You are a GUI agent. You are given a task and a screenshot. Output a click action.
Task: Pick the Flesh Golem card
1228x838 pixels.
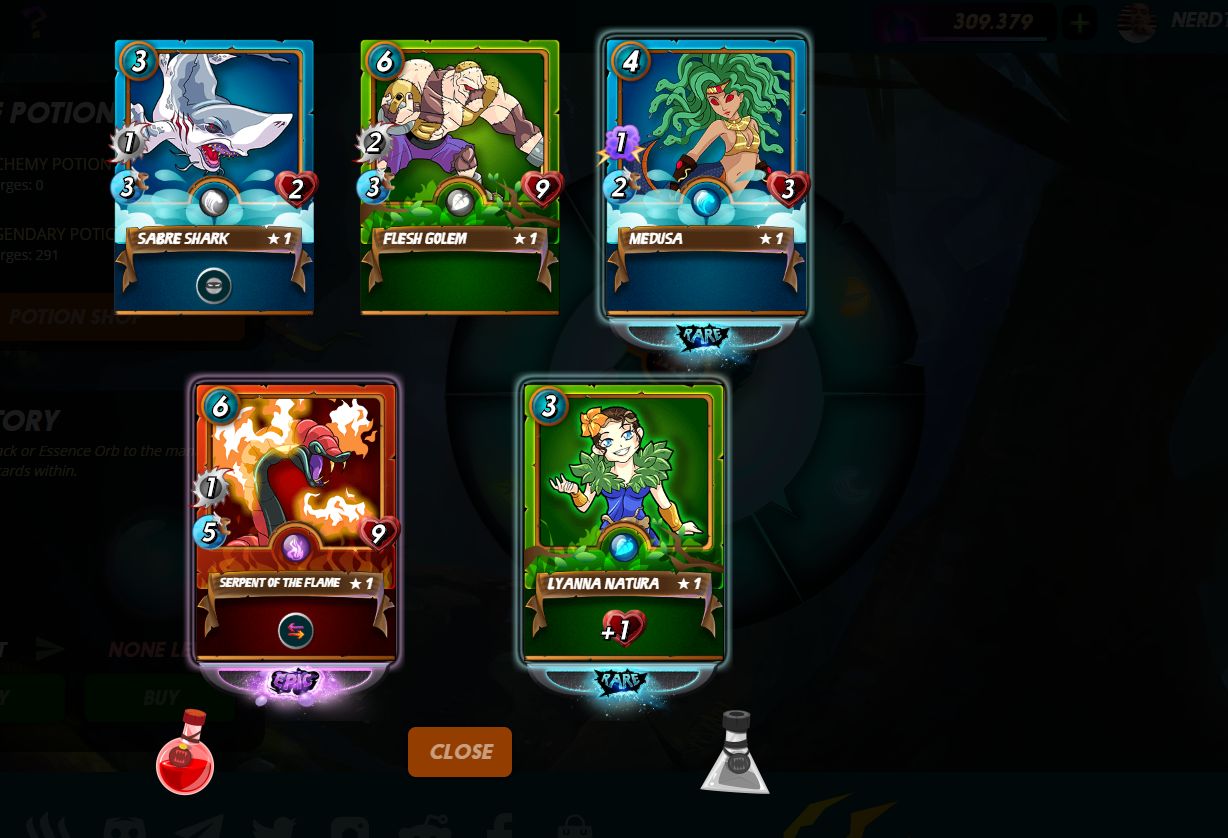click(x=460, y=177)
